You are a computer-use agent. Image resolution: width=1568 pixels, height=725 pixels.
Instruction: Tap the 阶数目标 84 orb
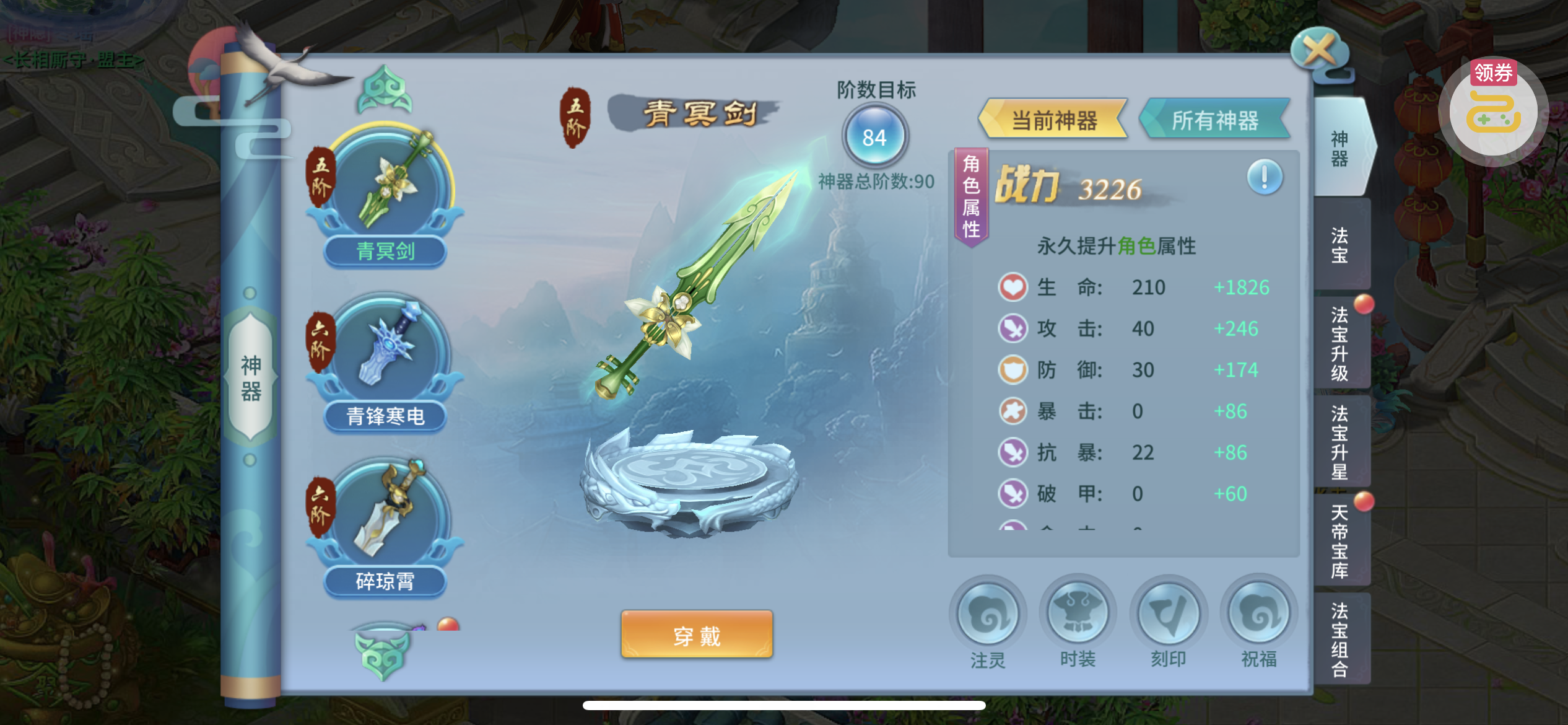(874, 136)
